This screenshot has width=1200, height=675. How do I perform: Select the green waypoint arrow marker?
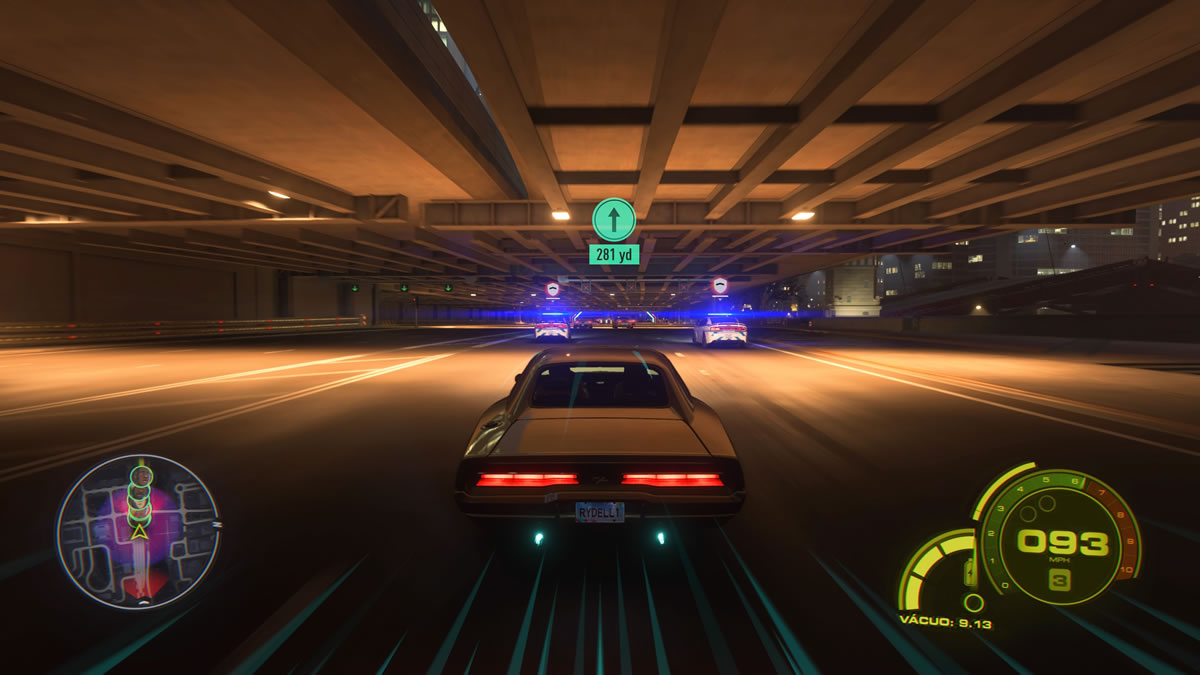pyautogui.click(x=613, y=219)
